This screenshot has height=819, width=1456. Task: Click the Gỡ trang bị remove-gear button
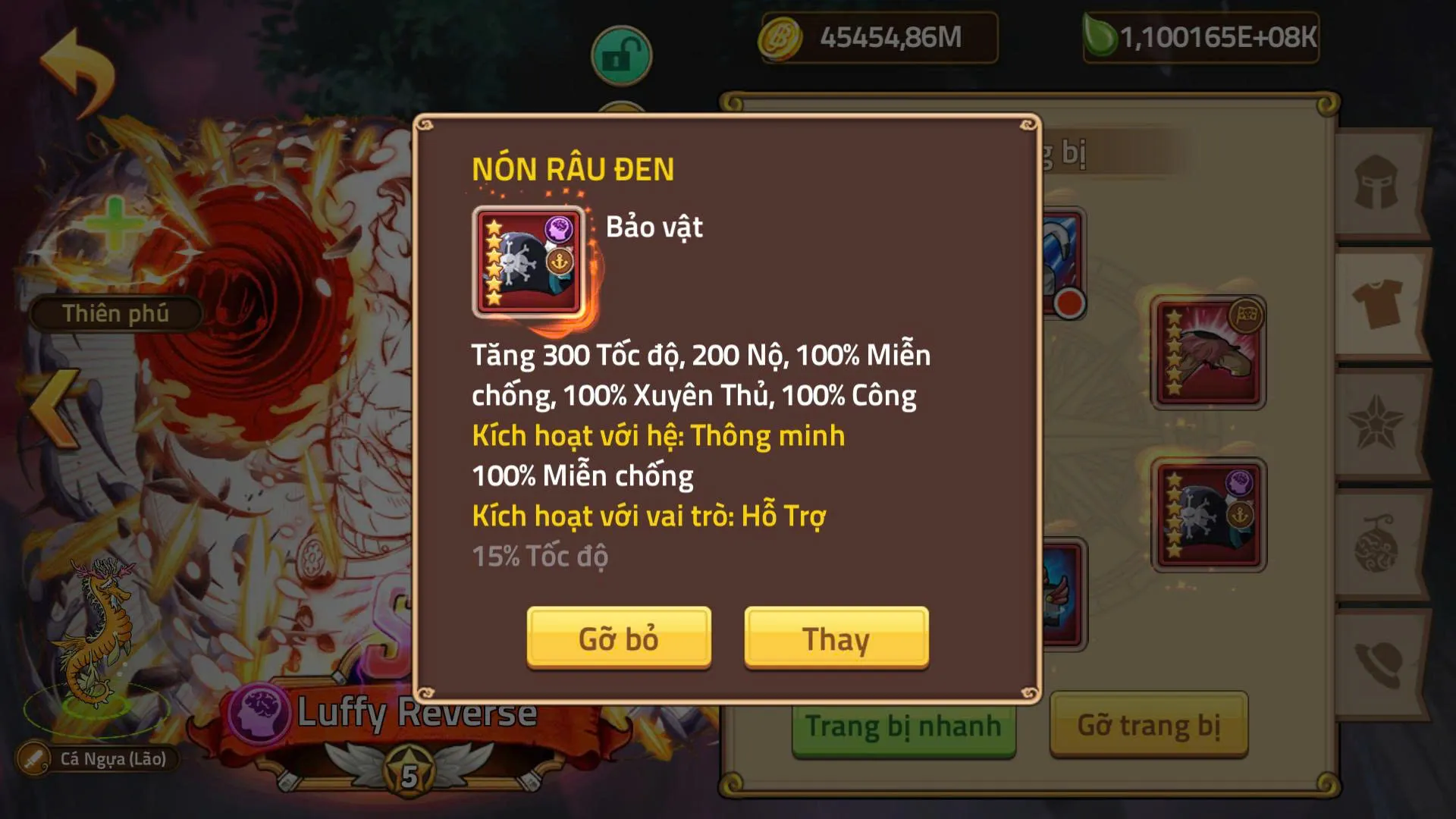point(1150,726)
